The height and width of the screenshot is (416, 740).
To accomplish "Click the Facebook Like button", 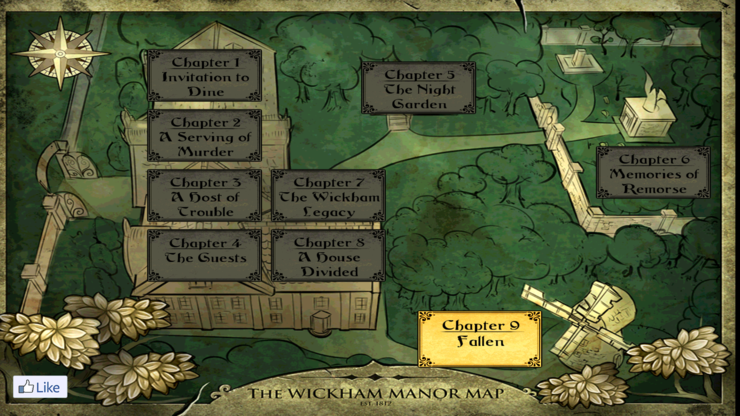I will [x=40, y=387].
